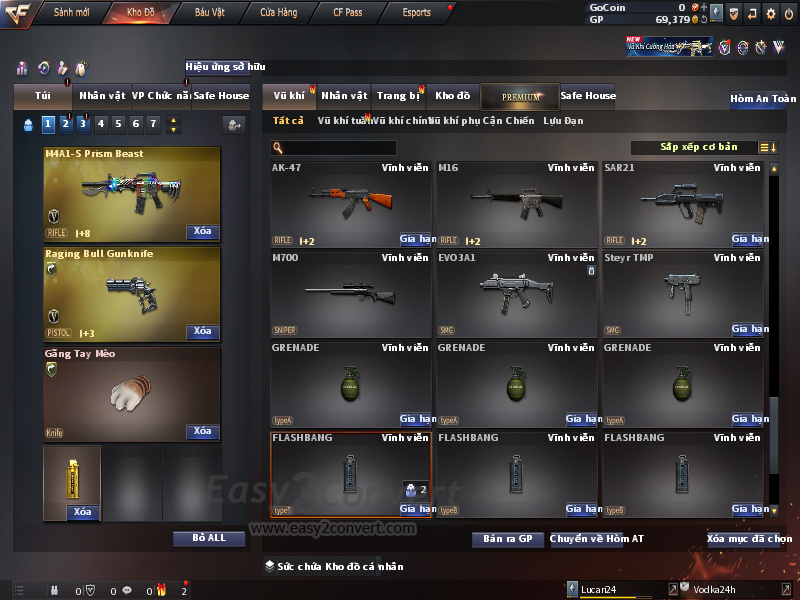Screen dimensions: 800x600
Task: Open the Cửa Hàng shop tab
Action: 278,13
